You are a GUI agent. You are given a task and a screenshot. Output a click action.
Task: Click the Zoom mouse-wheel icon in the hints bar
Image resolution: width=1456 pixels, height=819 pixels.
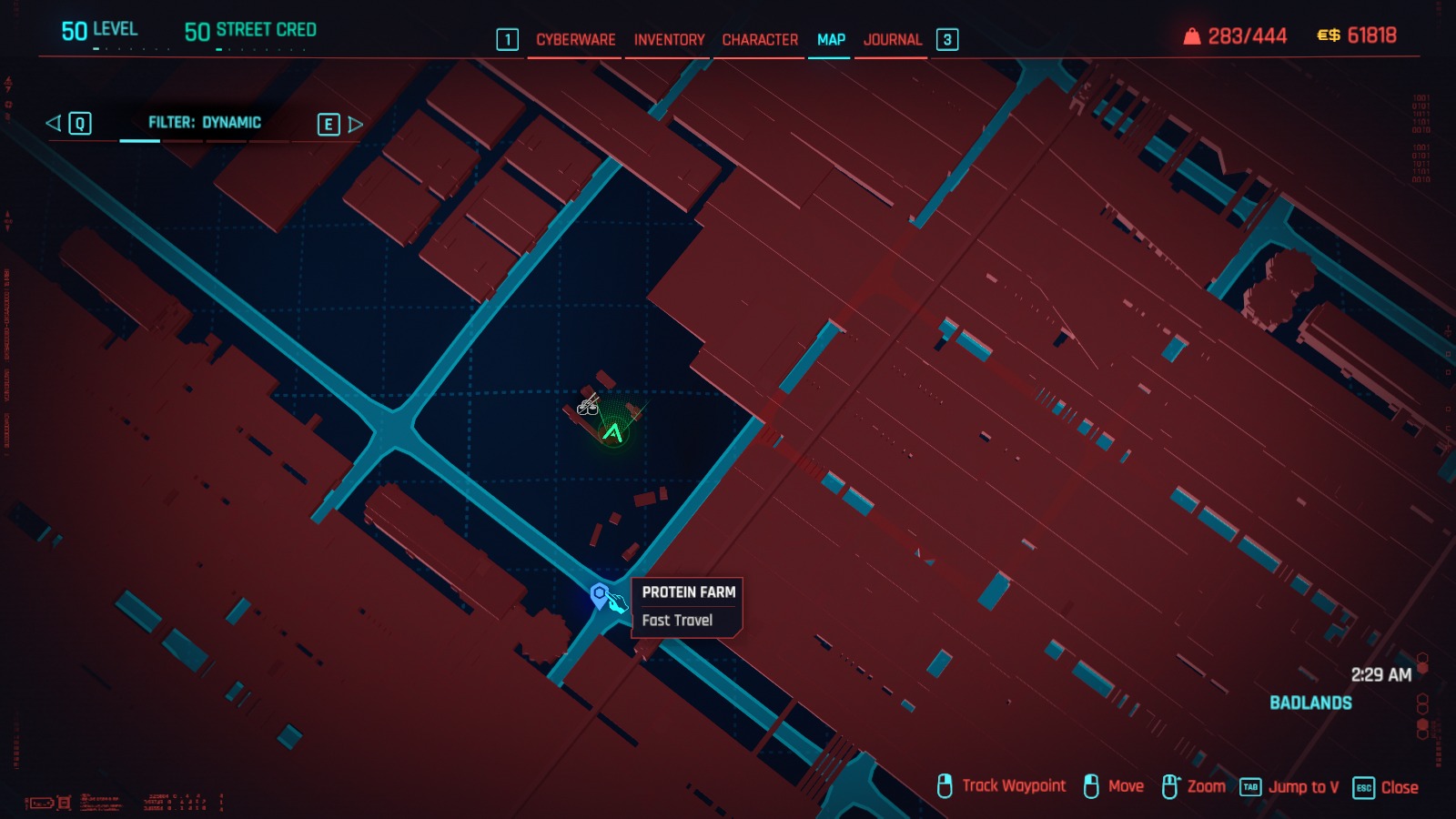pyautogui.click(x=1170, y=784)
